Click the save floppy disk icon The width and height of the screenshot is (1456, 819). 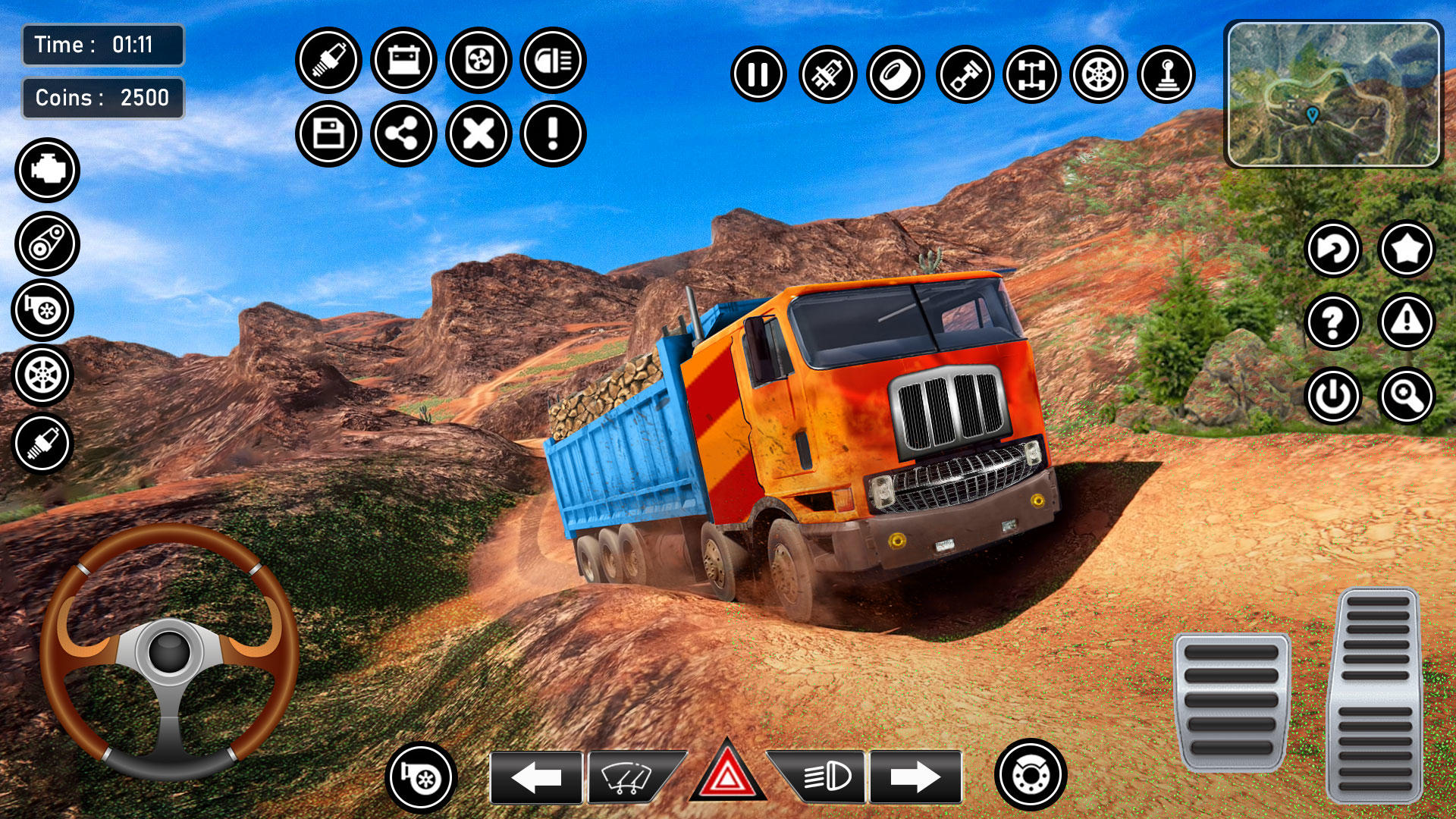click(328, 134)
